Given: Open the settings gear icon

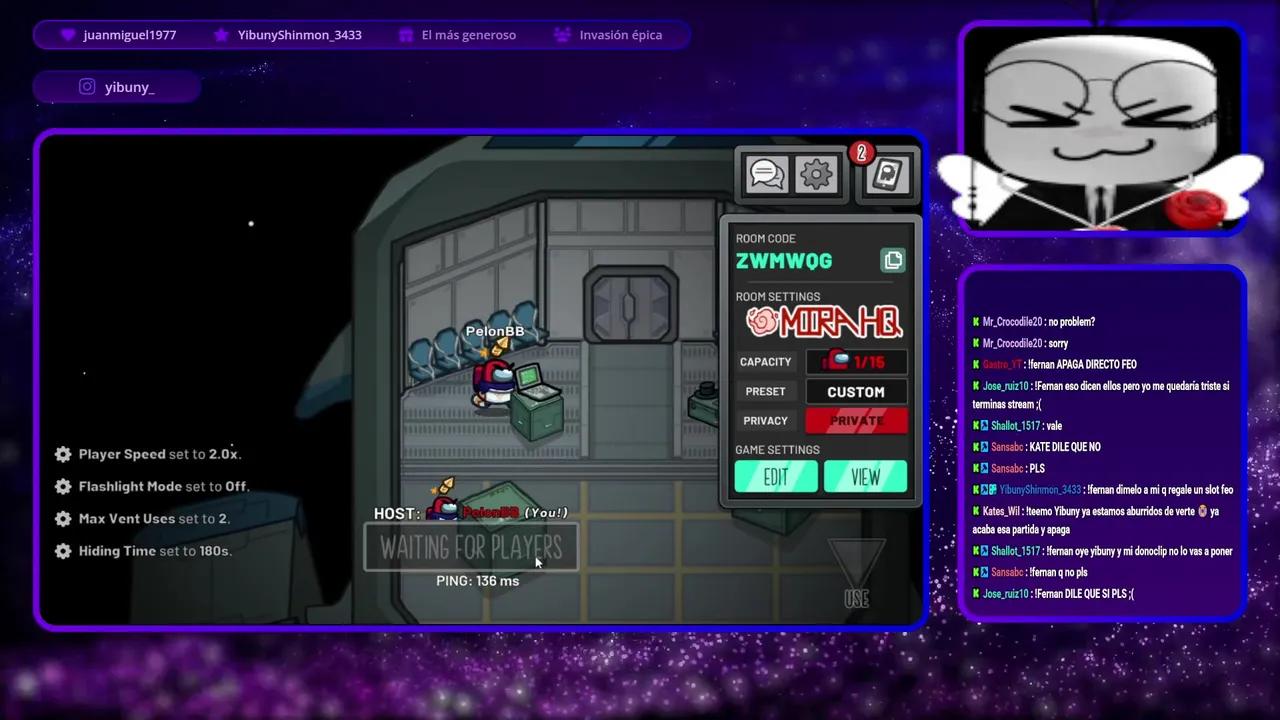Looking at the screenshot, I should pyautogui.click(x=817, y=173).
